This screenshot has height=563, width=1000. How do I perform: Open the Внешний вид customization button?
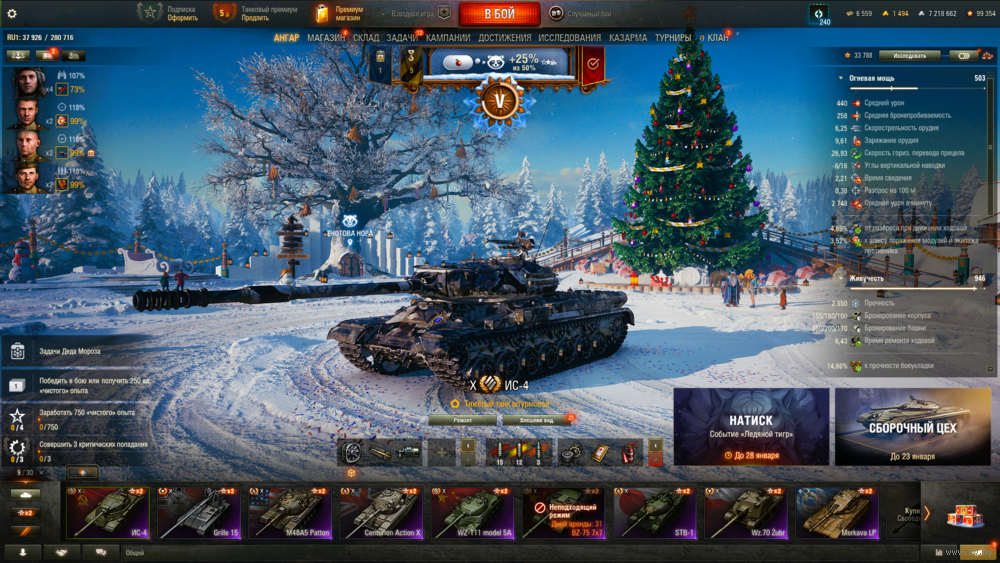coord(537,420)
